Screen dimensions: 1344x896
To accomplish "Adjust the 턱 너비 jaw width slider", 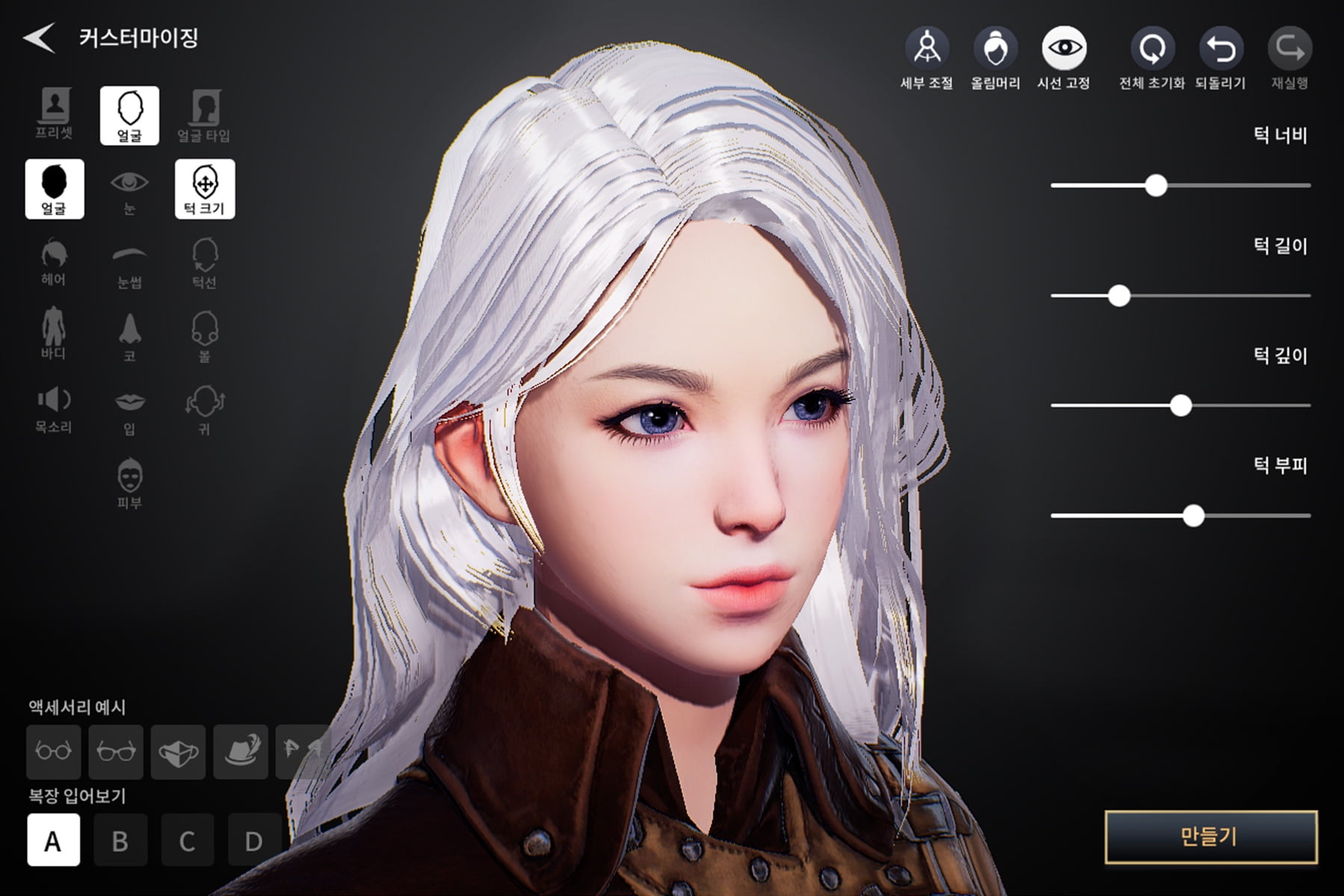I will coord(1156,185).
